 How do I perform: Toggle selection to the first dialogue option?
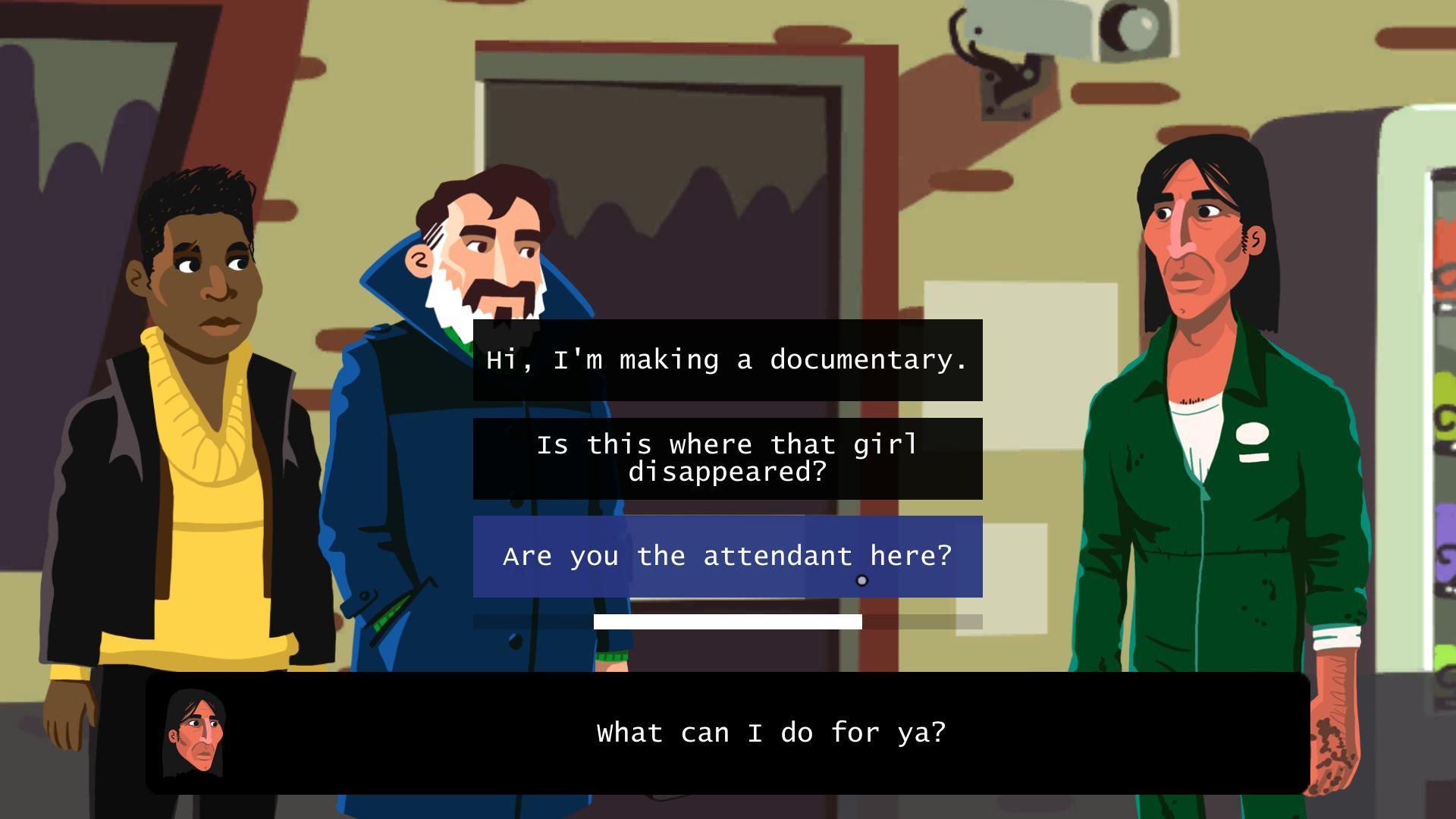pos(726,360)
